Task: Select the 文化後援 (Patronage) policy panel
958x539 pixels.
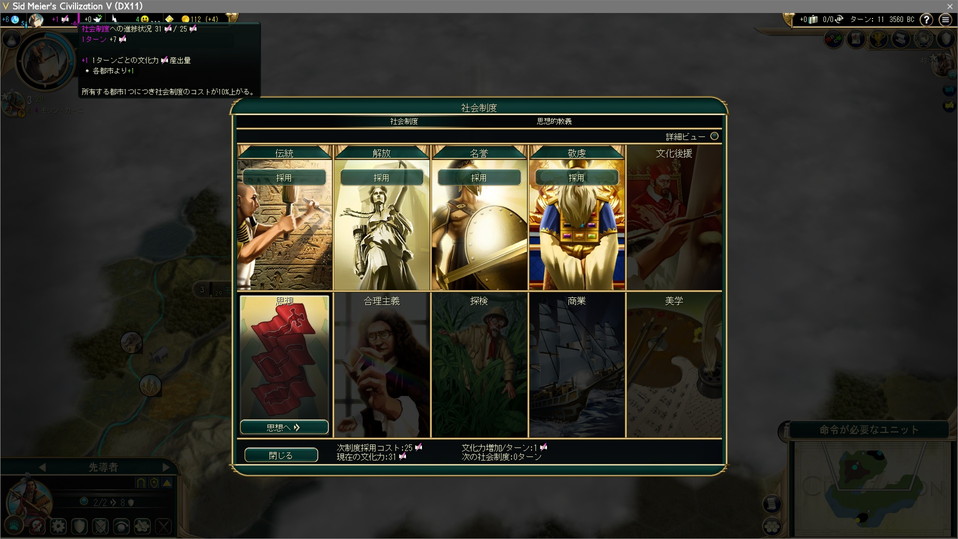Action: (674, 220)
